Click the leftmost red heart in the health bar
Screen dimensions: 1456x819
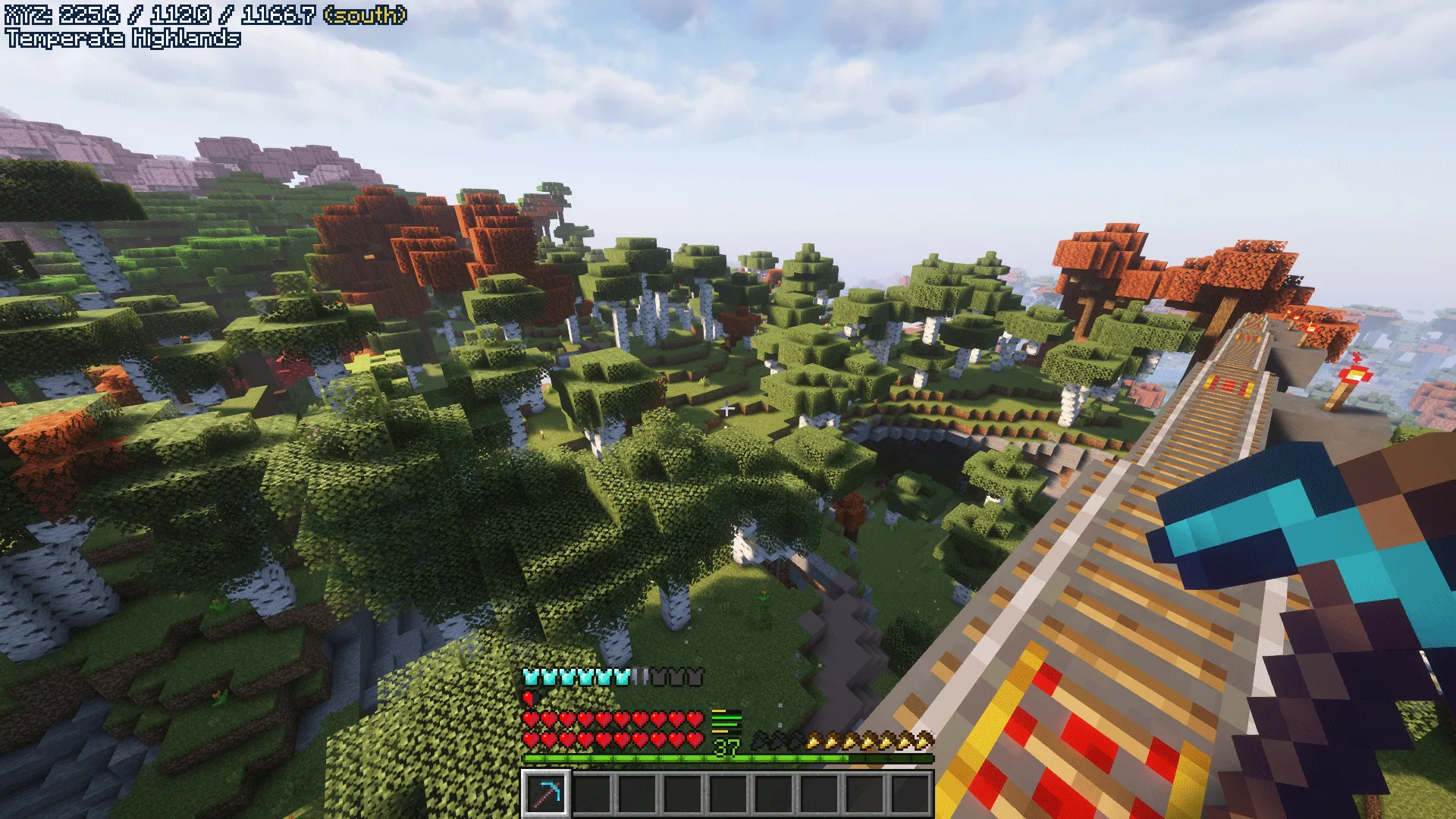coord(531,718)
